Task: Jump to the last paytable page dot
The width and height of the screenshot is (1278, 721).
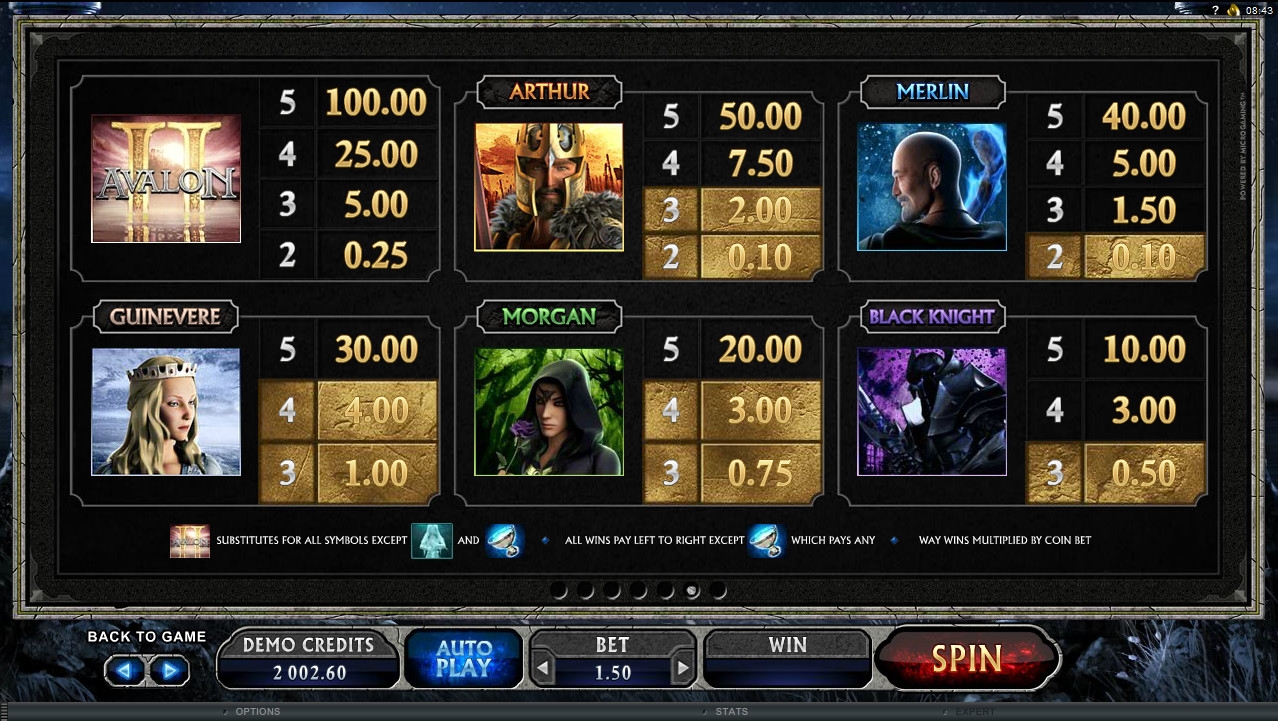Action: (717, 591)
